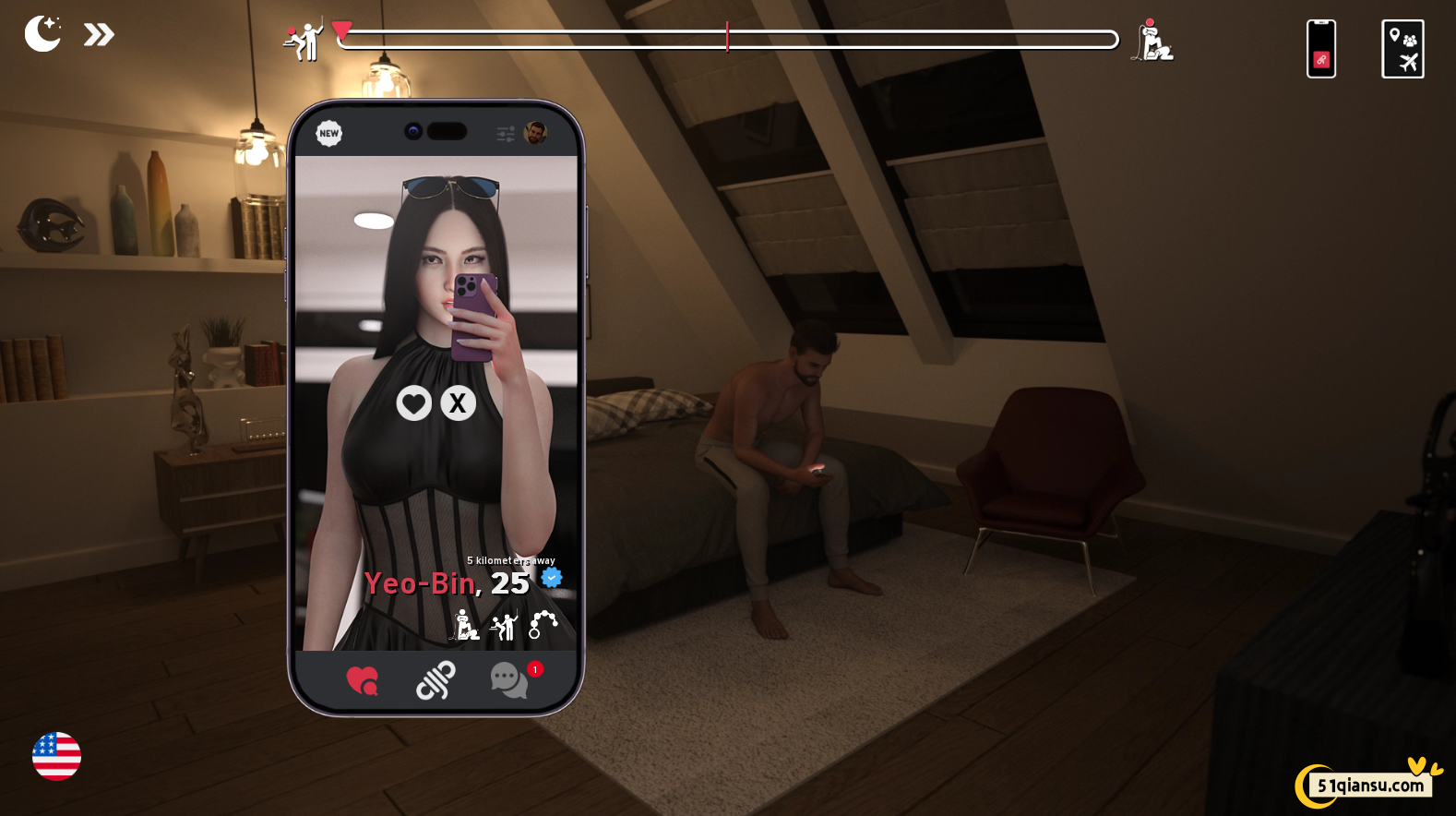1456x816 pixels.
Task: Reject the profile with the X button
Action: 458,403
